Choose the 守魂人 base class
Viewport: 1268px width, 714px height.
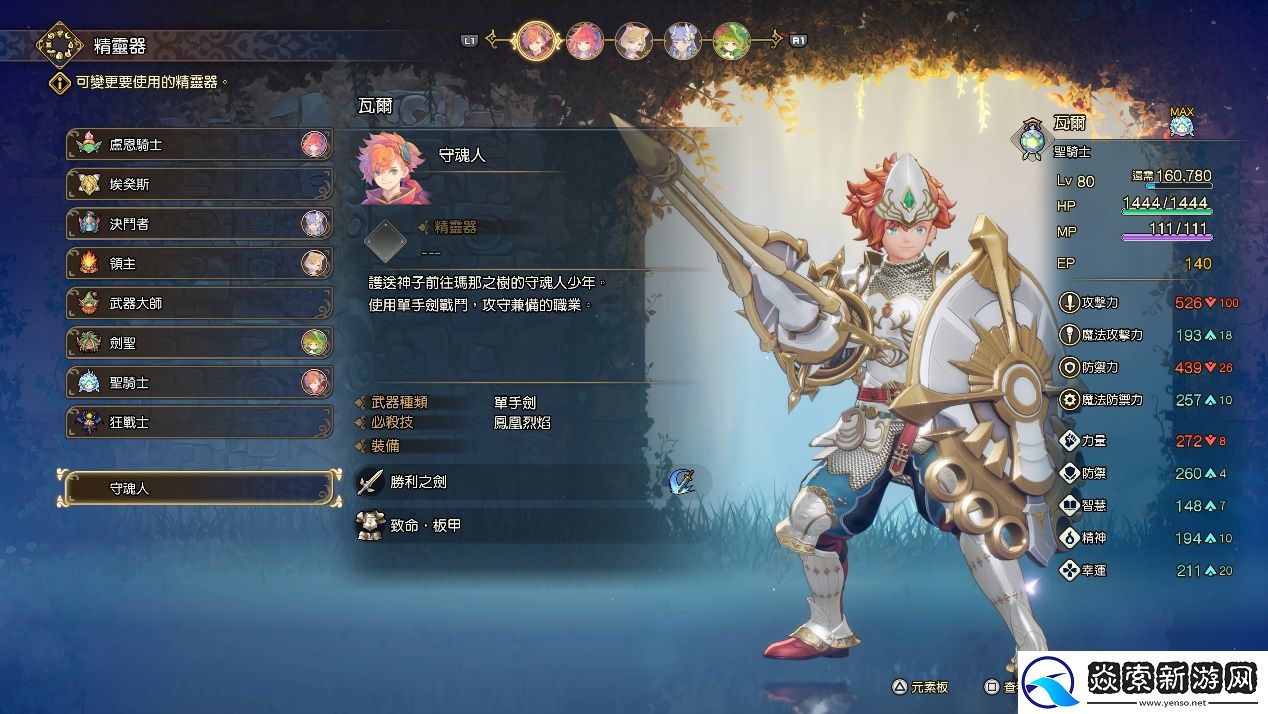(x=197, y=489)
